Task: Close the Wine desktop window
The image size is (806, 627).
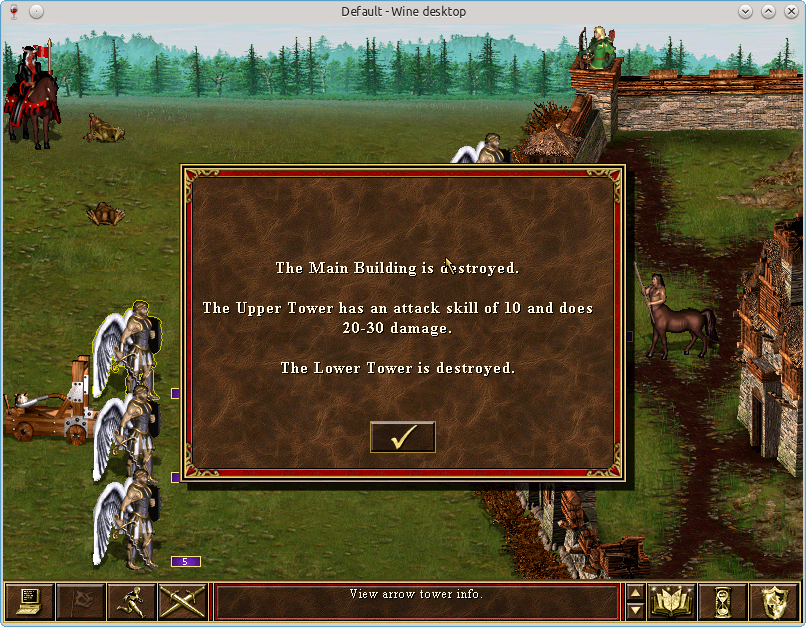Action: [x=791, y=12]
